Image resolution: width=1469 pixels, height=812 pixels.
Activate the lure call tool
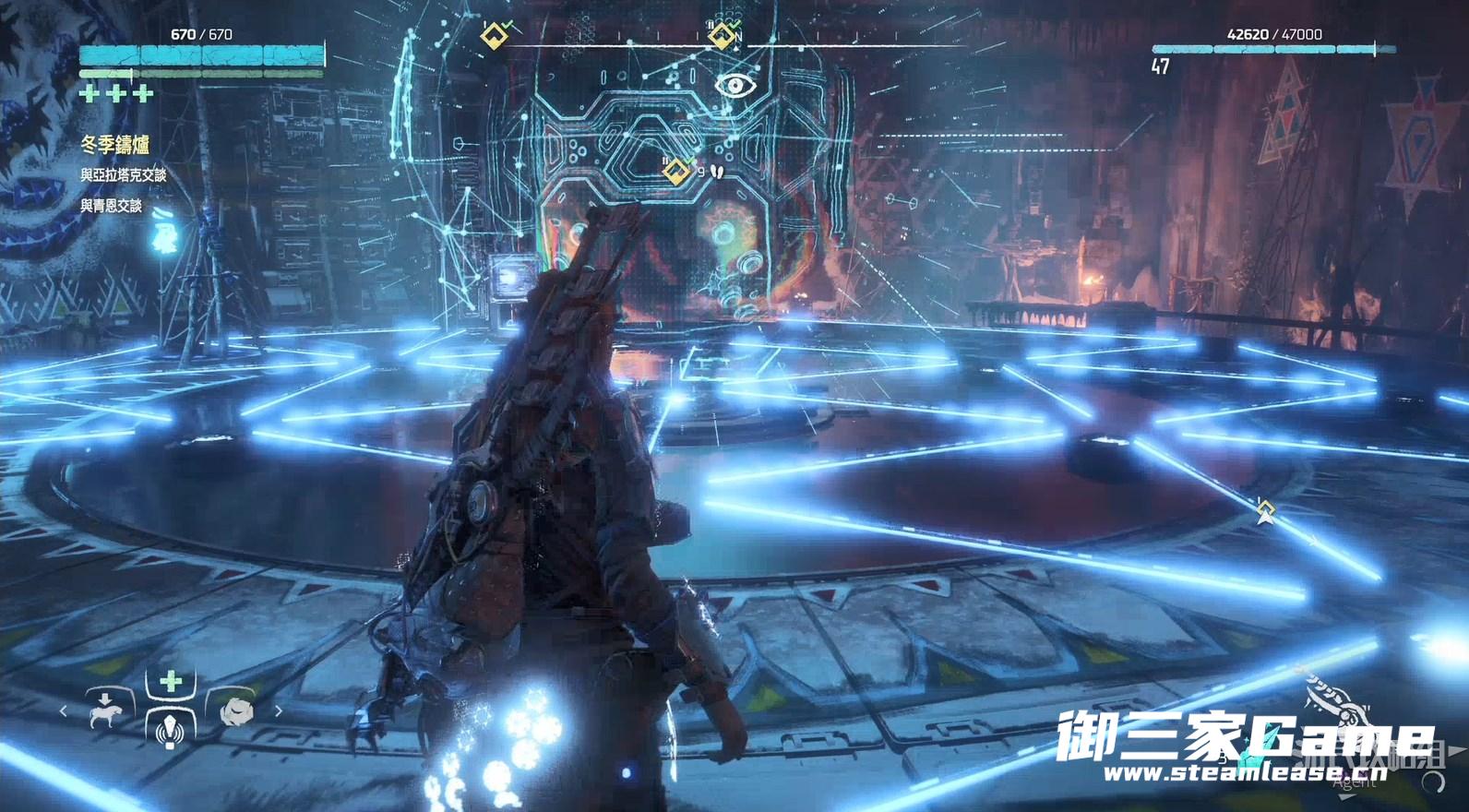point(171,730)
